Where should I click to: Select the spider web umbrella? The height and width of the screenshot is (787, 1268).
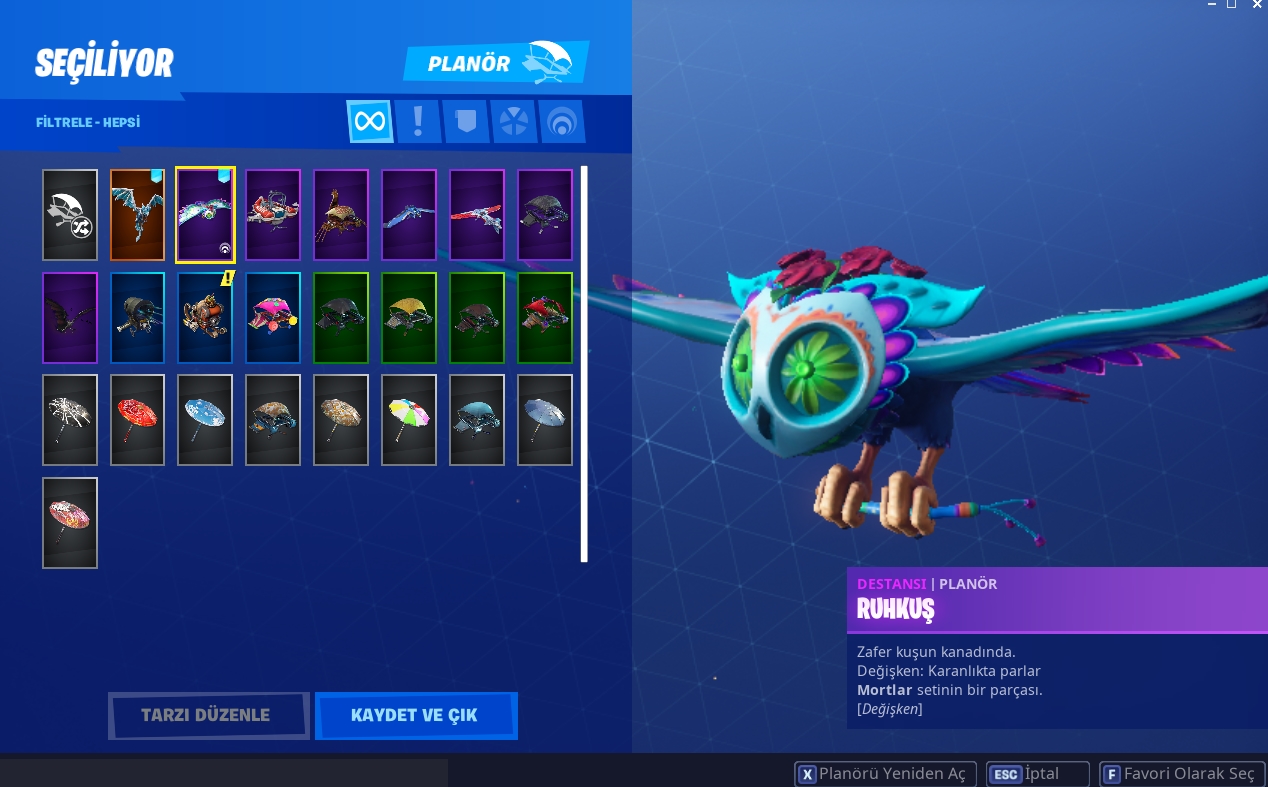(x=70, y=420)
